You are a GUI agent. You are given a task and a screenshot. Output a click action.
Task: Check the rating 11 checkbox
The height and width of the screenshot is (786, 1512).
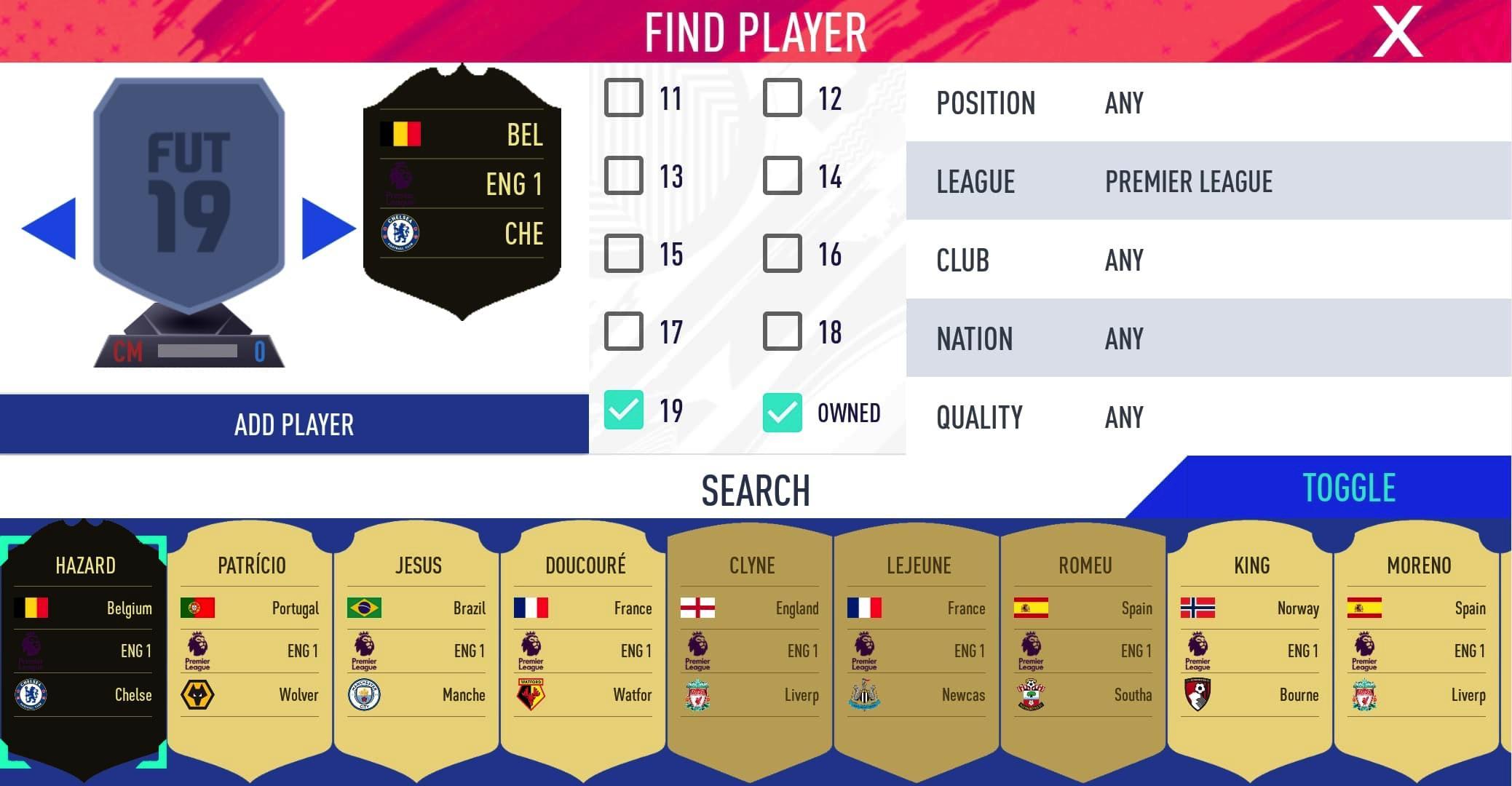click(622, 95)
